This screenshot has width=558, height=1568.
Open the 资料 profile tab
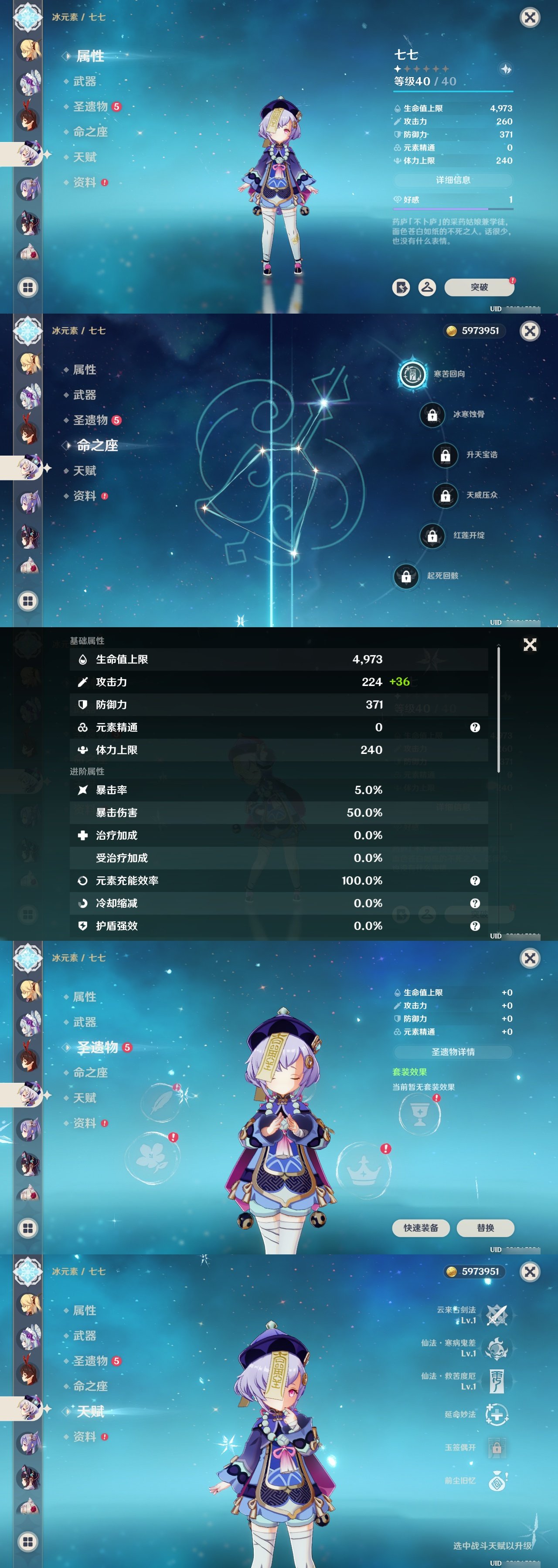pos(85,182)
